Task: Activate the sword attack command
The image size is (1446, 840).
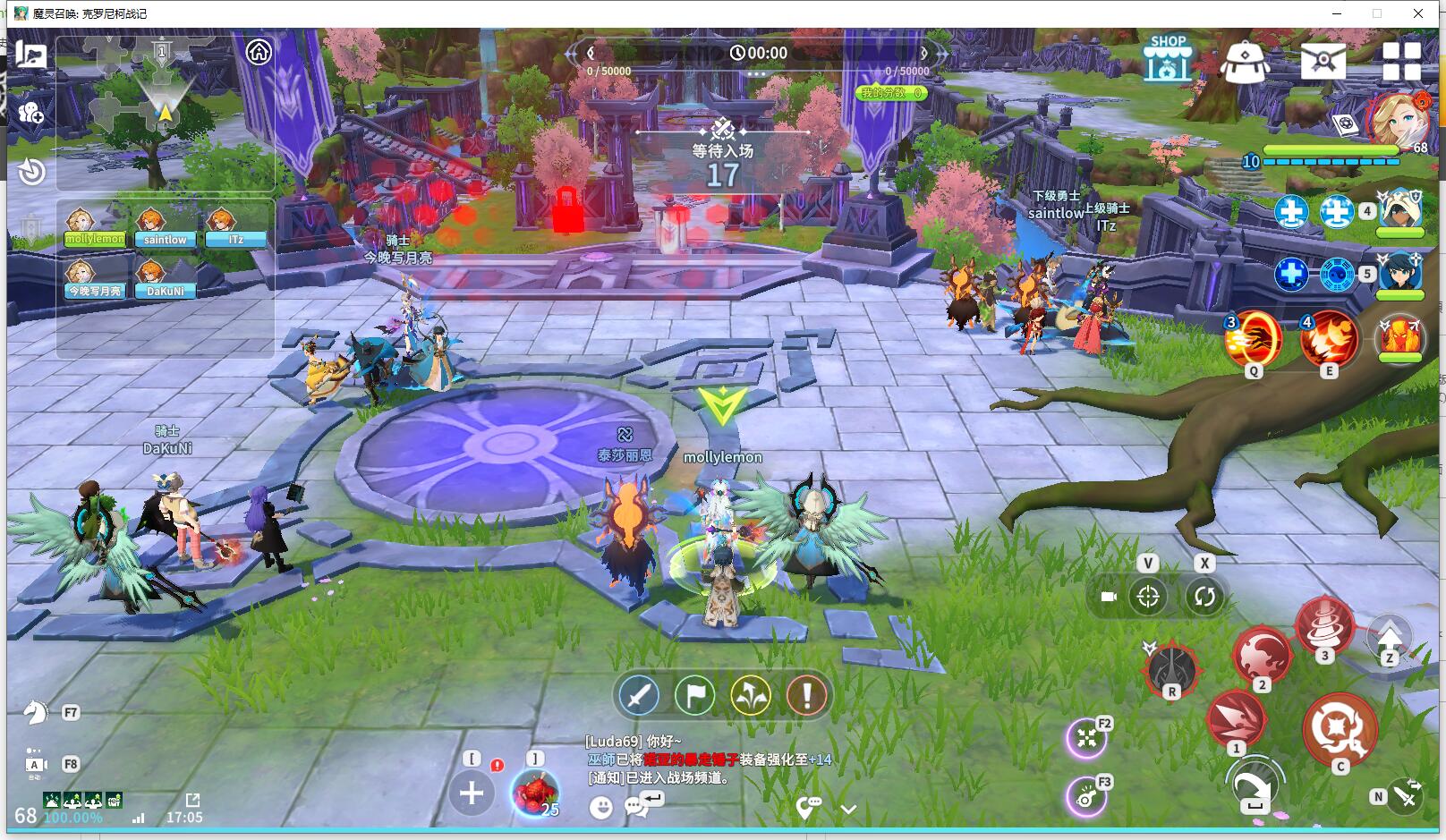Action: [x=639, y=695]
